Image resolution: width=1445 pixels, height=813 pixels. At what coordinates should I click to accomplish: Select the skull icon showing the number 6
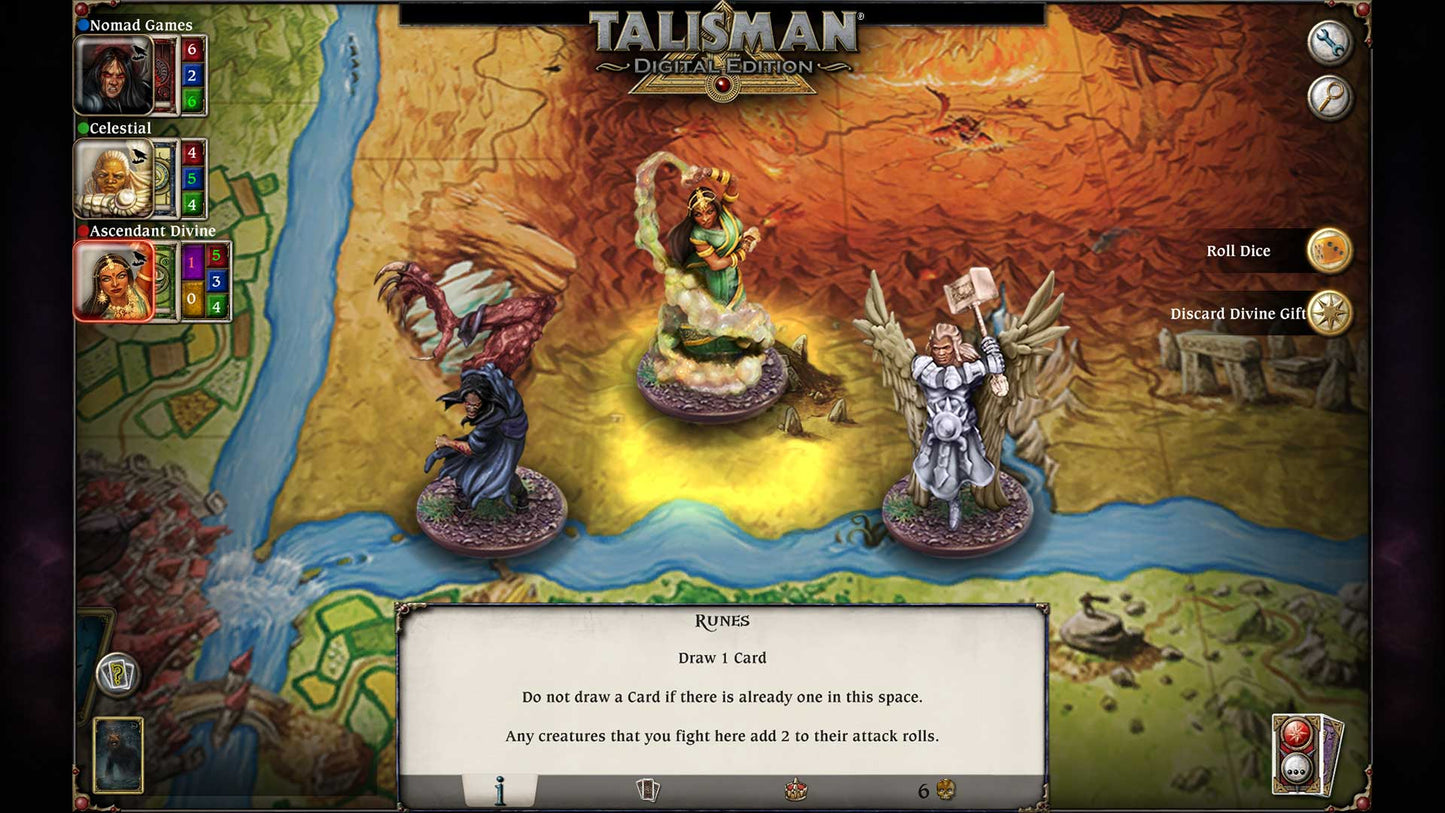tap(941, 789)
